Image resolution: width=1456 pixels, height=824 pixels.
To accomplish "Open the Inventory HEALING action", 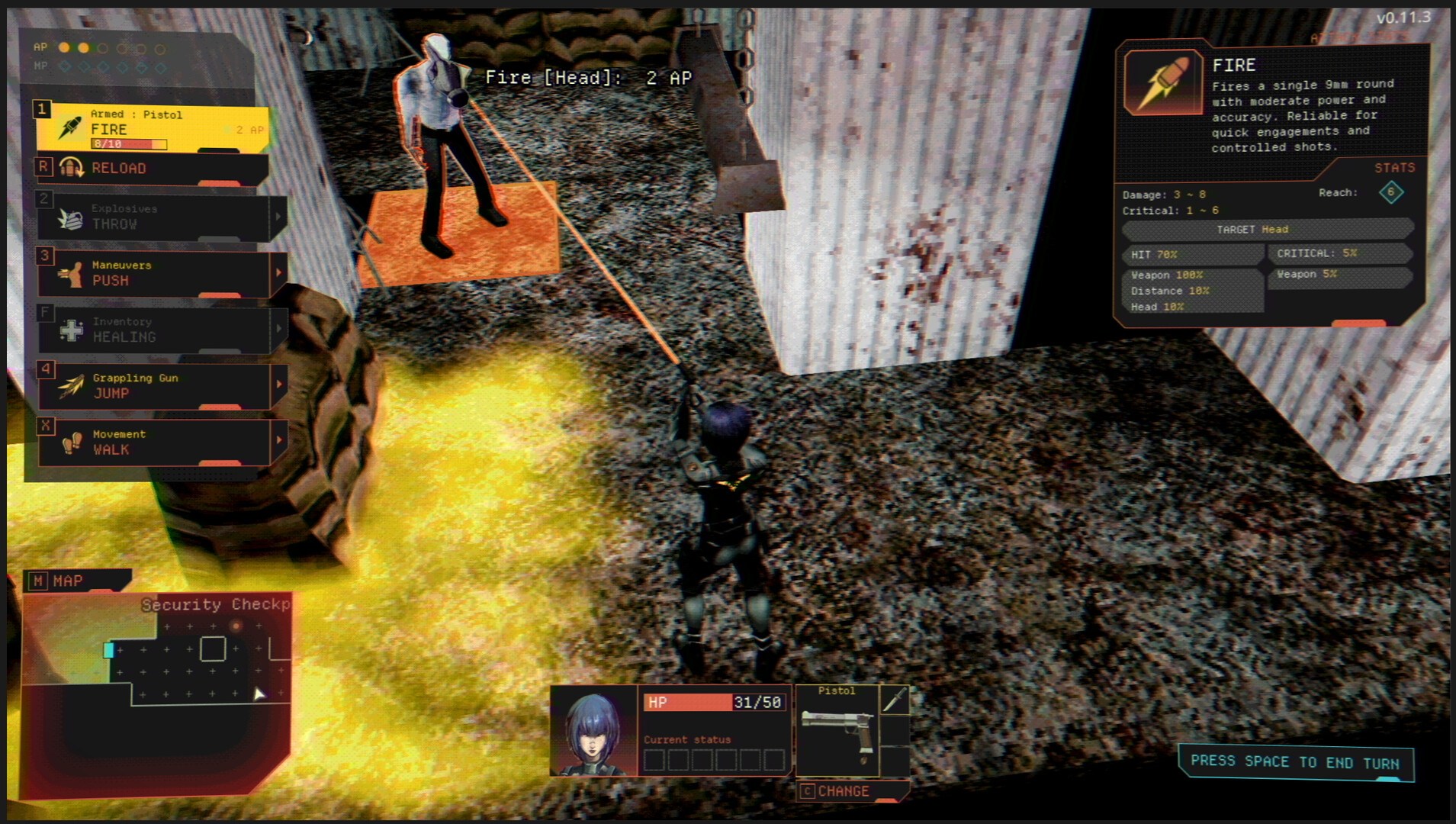I will [x=151, y=330].
